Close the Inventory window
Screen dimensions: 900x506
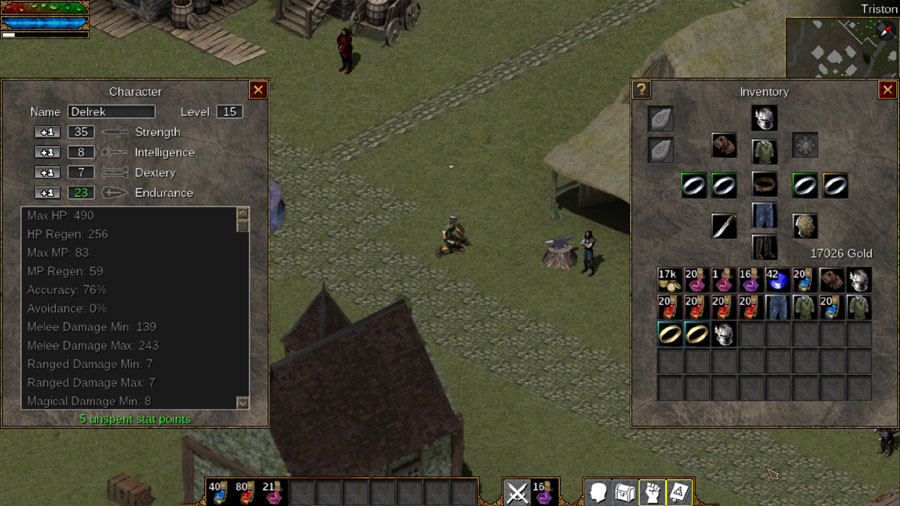coord(887,90)
